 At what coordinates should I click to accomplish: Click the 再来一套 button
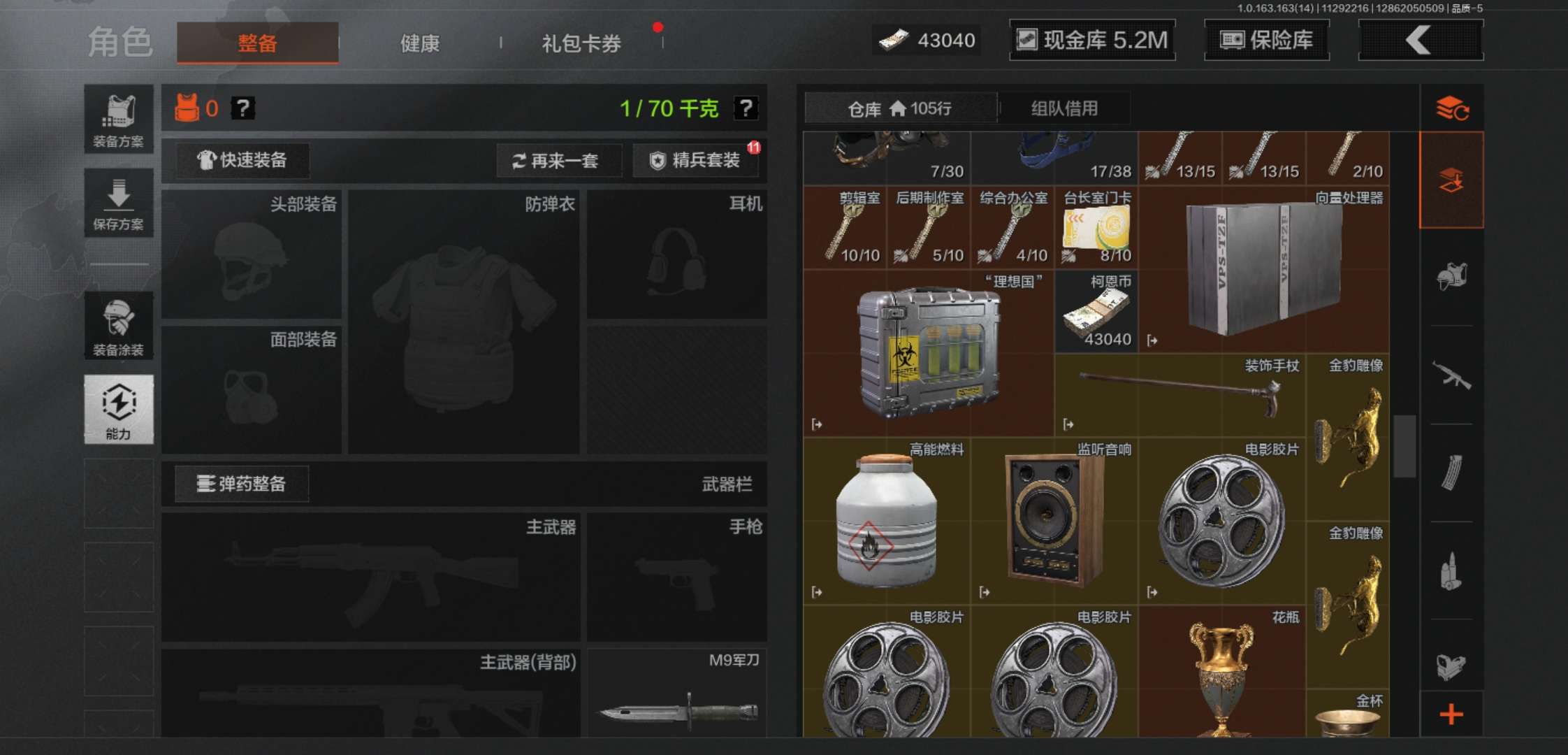click(559, 160)
